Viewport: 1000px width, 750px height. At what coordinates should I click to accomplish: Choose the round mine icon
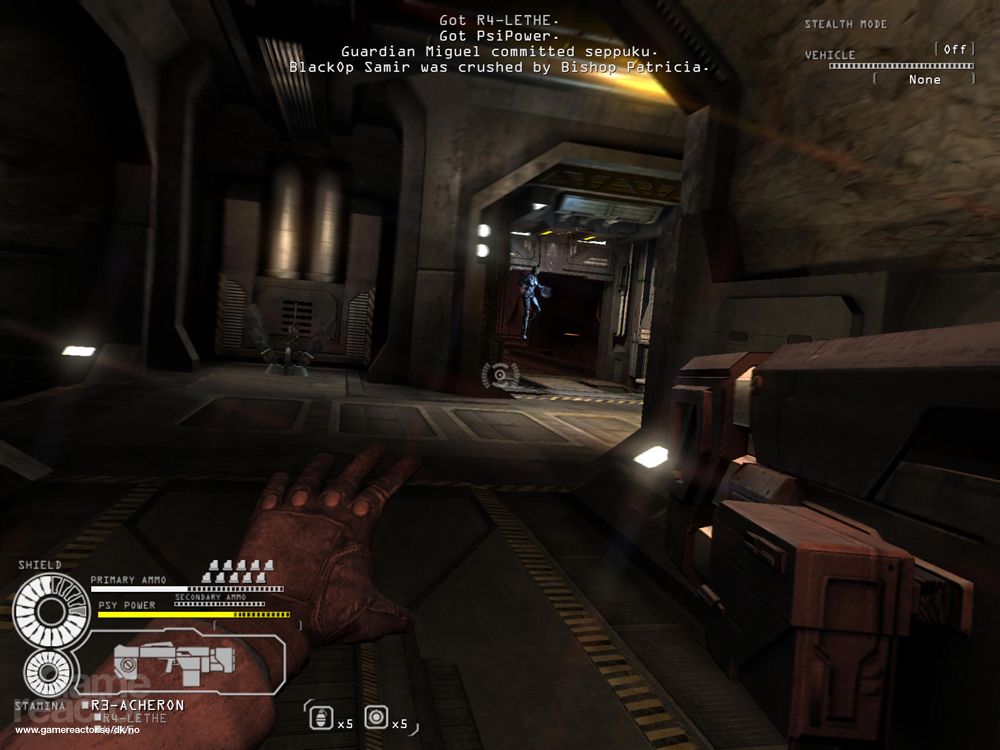[x=376, y=717]
